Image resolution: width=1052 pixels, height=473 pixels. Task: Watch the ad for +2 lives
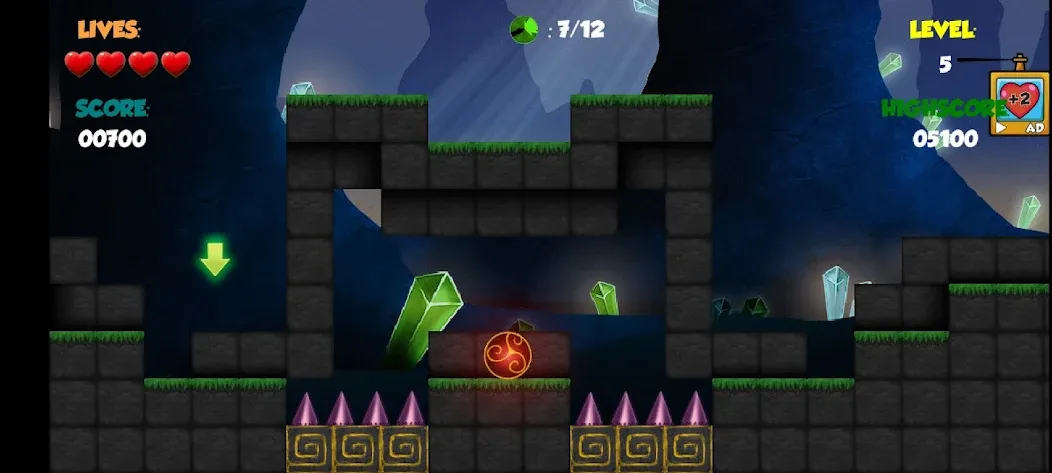coord(1019,104)
